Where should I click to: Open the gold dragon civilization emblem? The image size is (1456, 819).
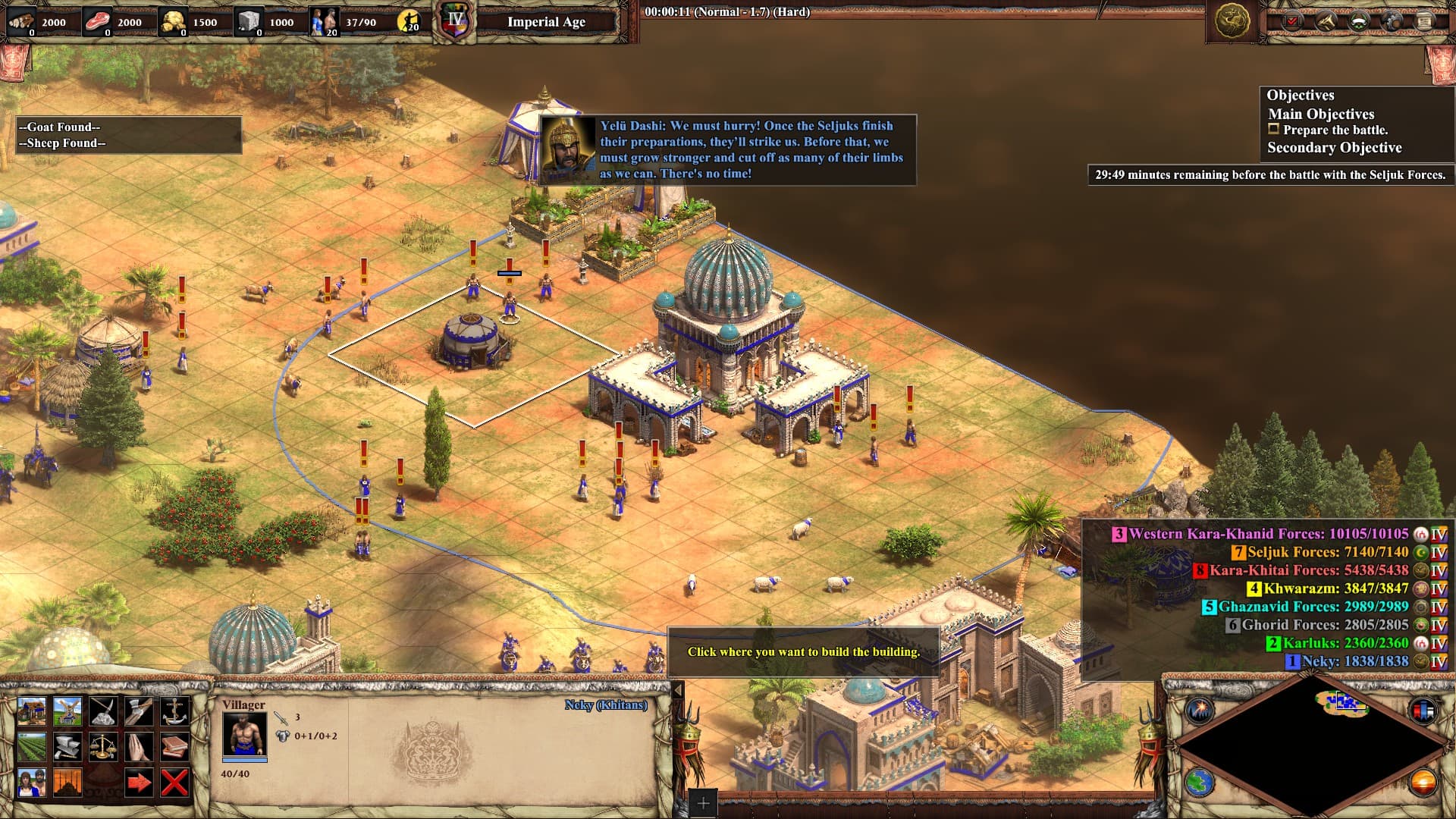click(x=1232, y=21)
